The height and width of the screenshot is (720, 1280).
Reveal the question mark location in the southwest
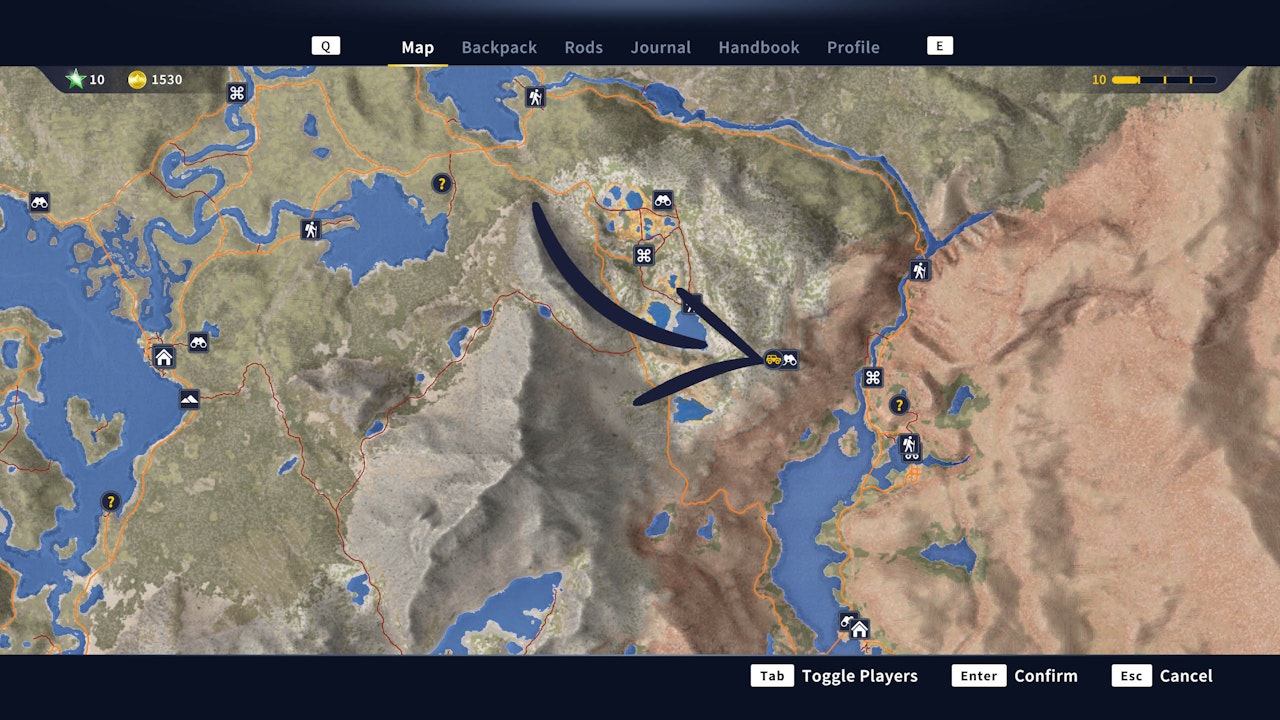(109, 502)
